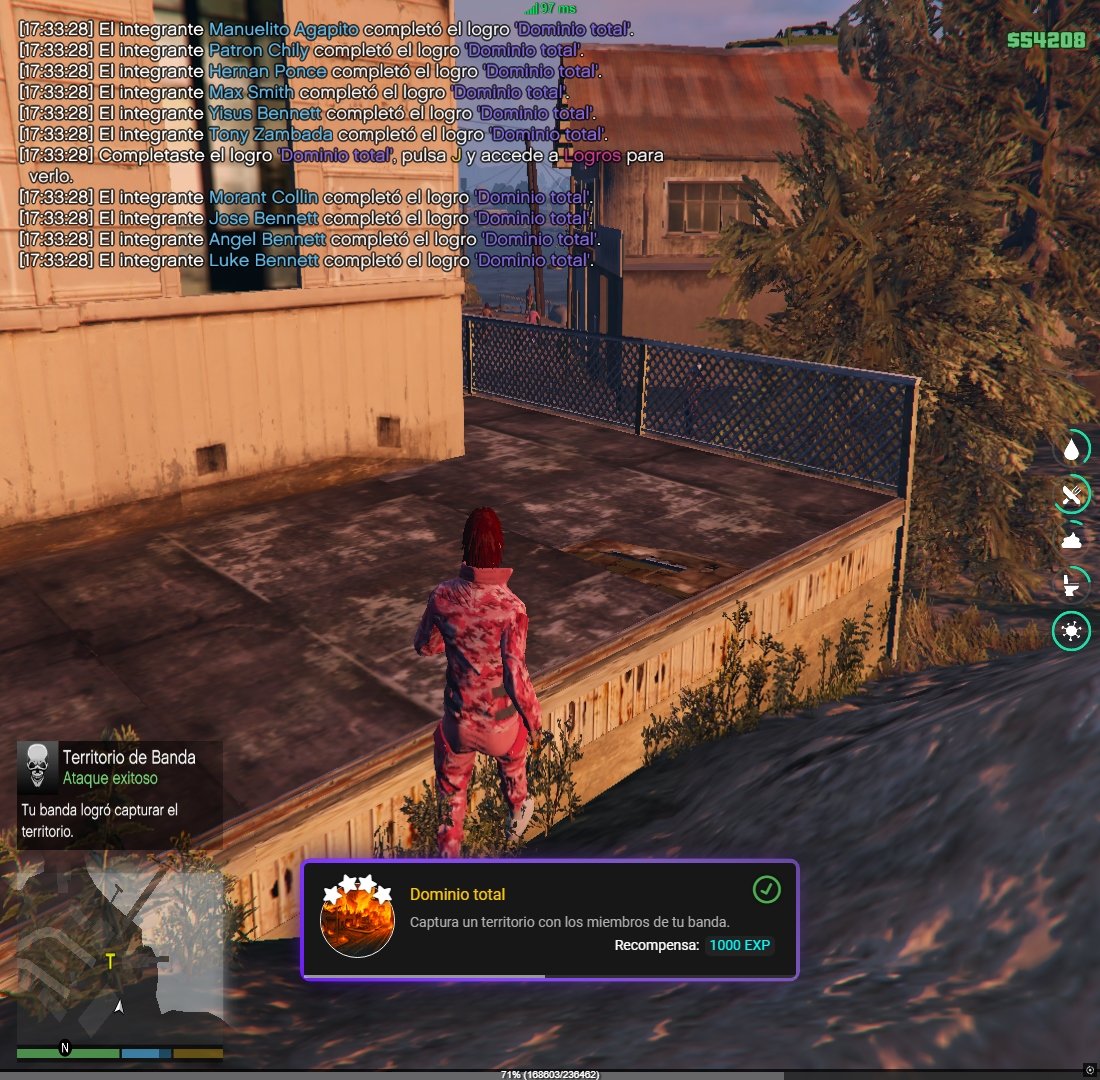Screen dimensions: 1100x1080
Task: Click the small round icon in the bottom-right corner
Action: pyautogui.click(x=1090, y=1069)
